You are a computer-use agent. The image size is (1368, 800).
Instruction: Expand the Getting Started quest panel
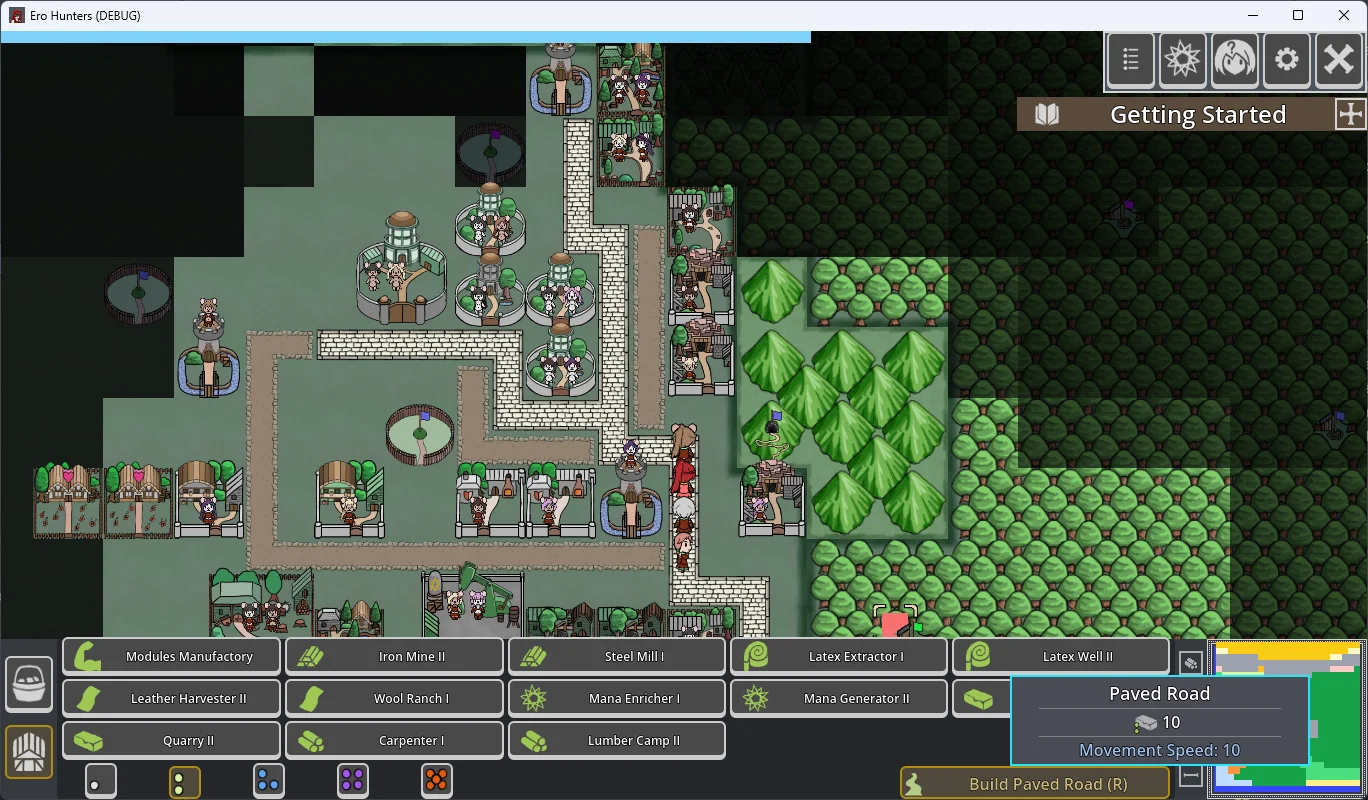click(1350, 114)
